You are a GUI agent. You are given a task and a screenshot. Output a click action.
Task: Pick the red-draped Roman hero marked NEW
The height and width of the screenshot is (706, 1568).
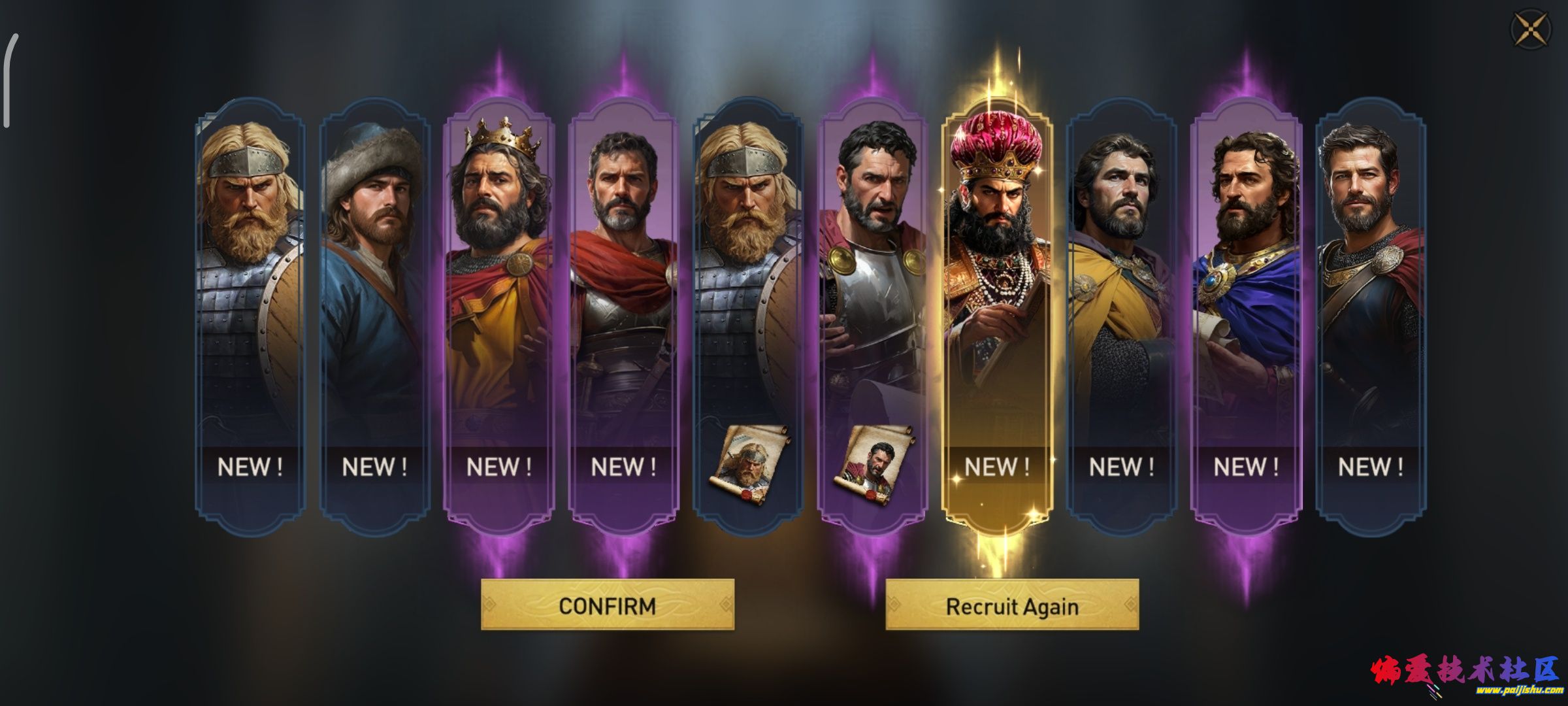tap(623, 294)
